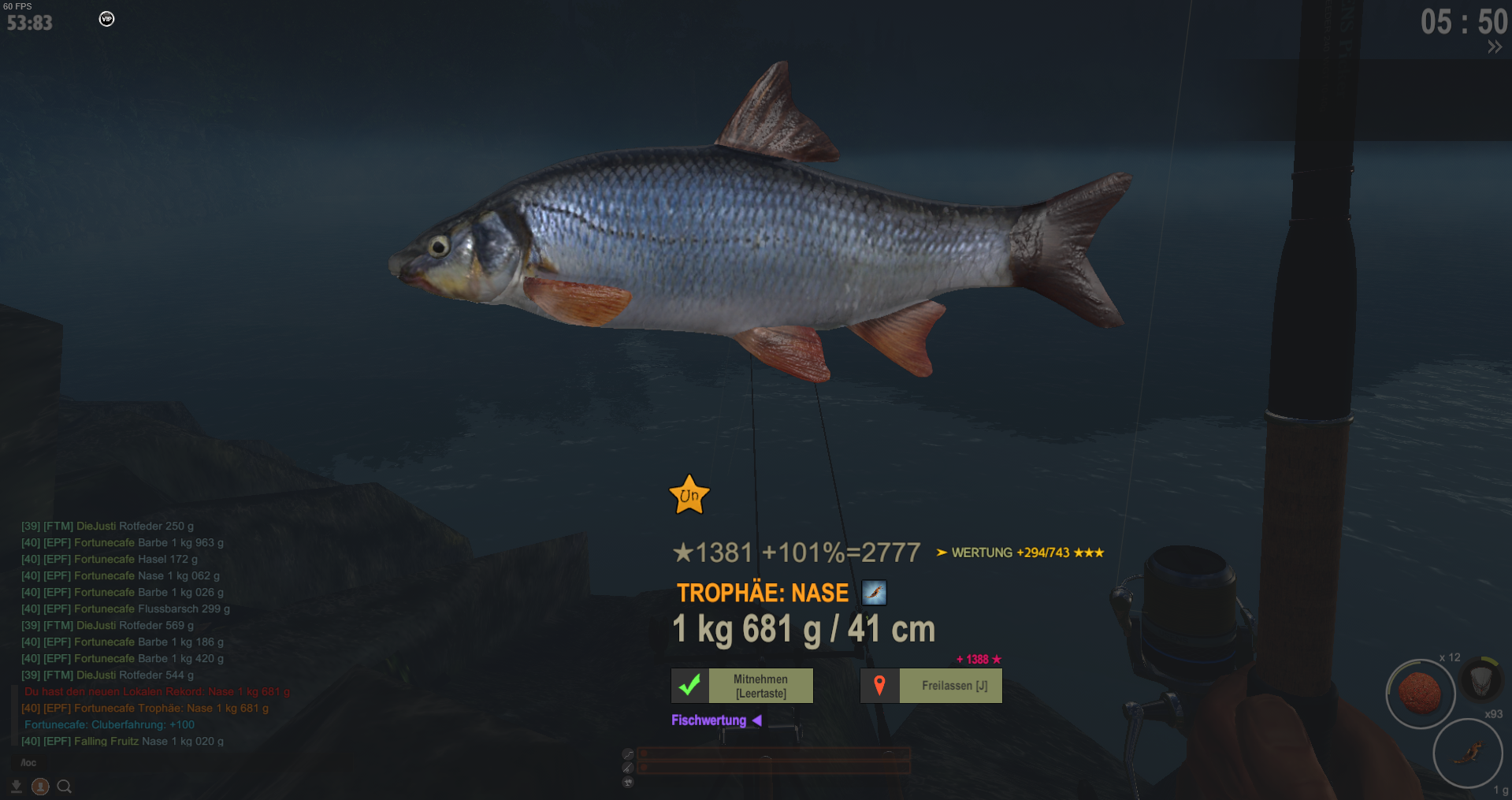Click the orange trophy star badge
The image size is (1512, 800).
(689, 496)
